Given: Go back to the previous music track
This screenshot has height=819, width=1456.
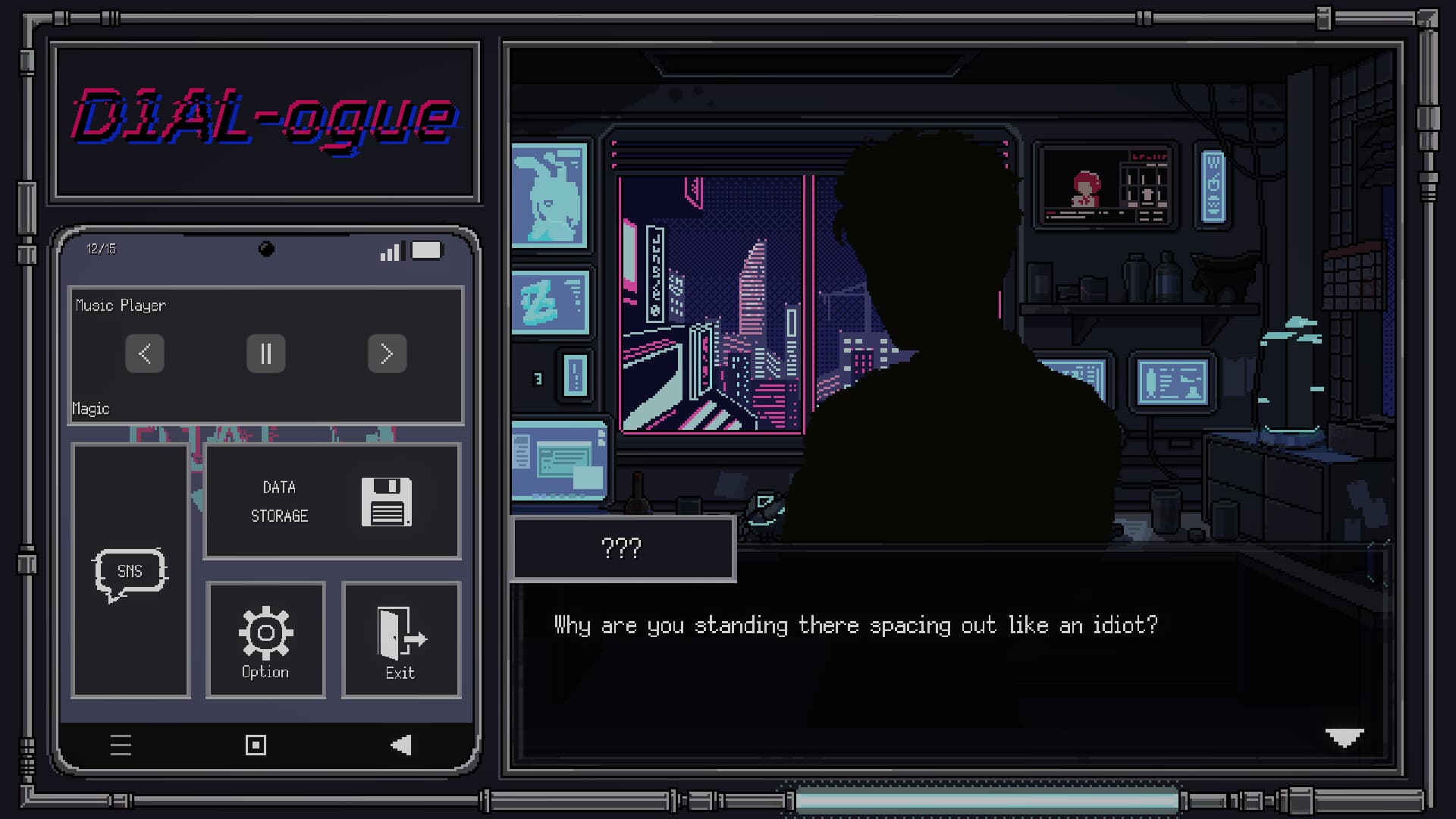Looking at the screenshot, I should point(144,353).
